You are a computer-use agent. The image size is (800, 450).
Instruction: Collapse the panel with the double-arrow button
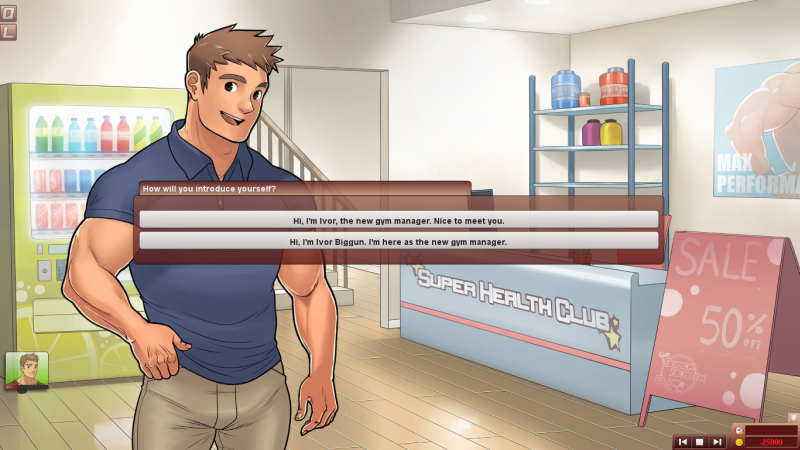793,417
